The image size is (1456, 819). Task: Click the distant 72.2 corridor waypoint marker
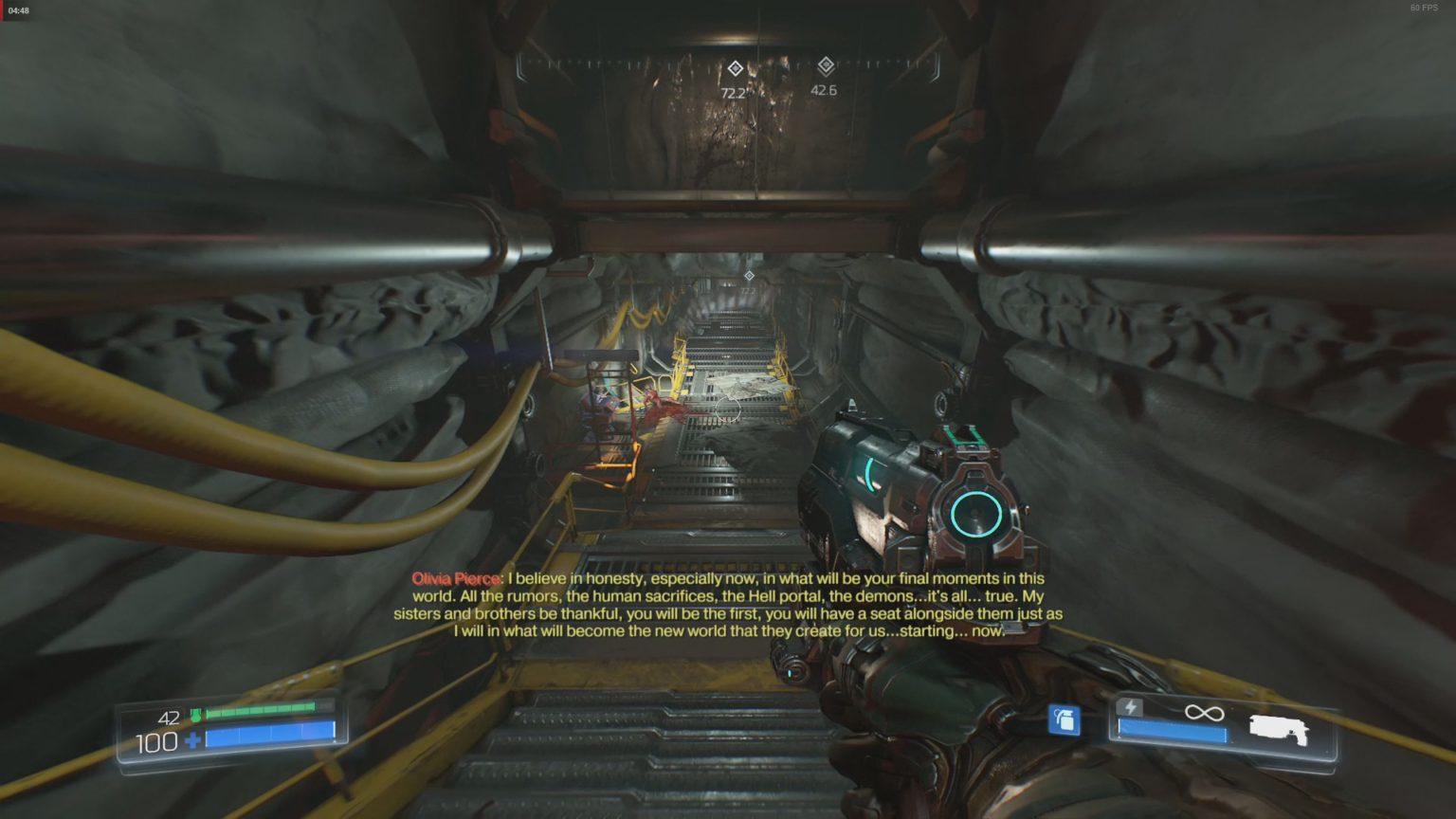[748, 277]
